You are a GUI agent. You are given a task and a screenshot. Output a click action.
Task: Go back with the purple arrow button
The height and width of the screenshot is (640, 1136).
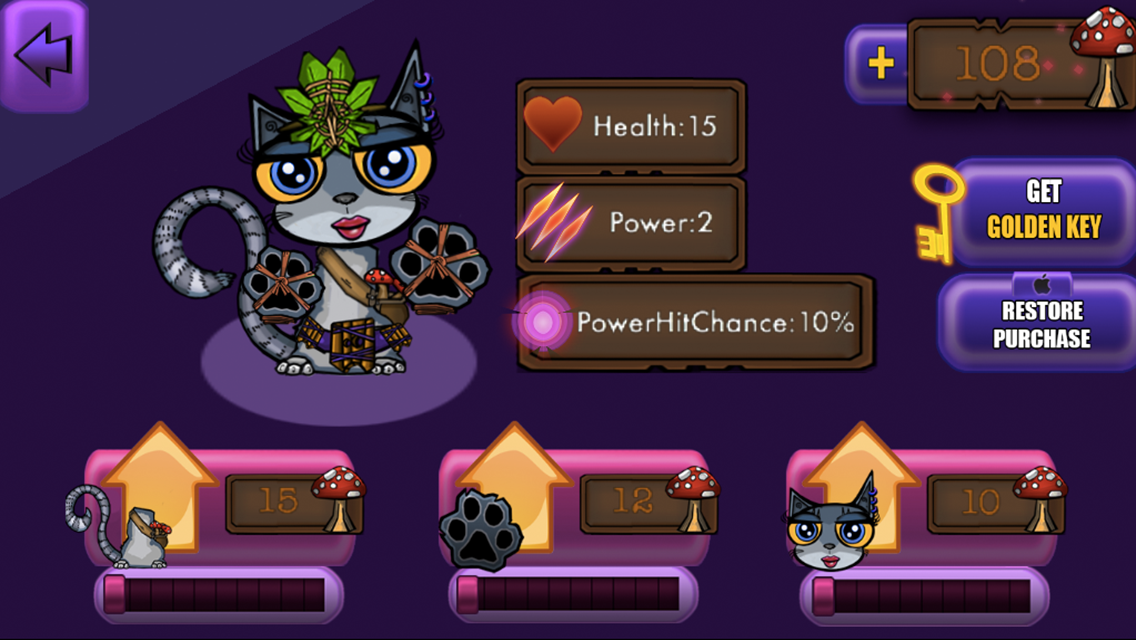pos(43,55)
